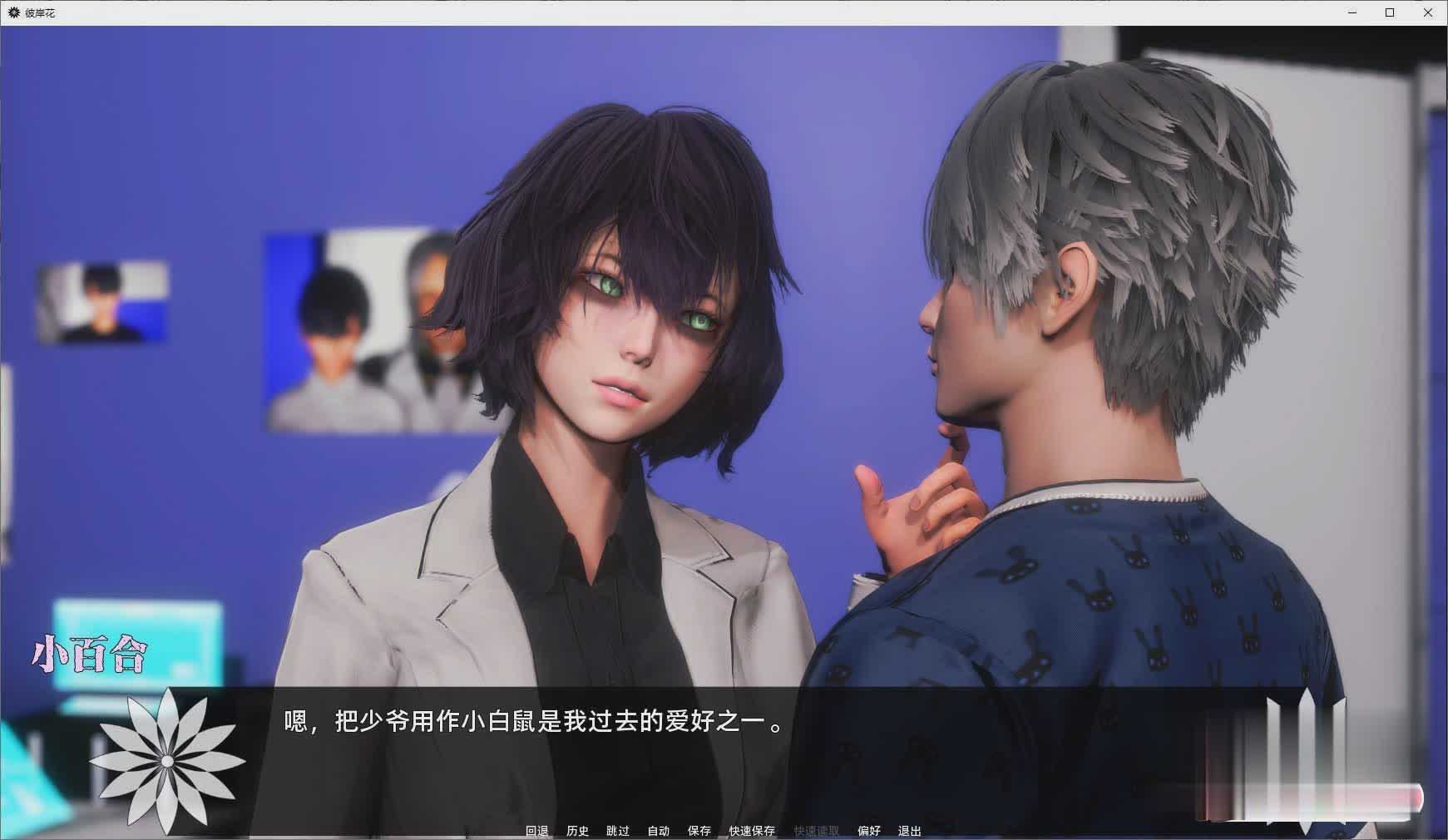The height and width of the screenshot is (840, 1448).
Task: Open the 保存 save screen
Action: point(699,830)
